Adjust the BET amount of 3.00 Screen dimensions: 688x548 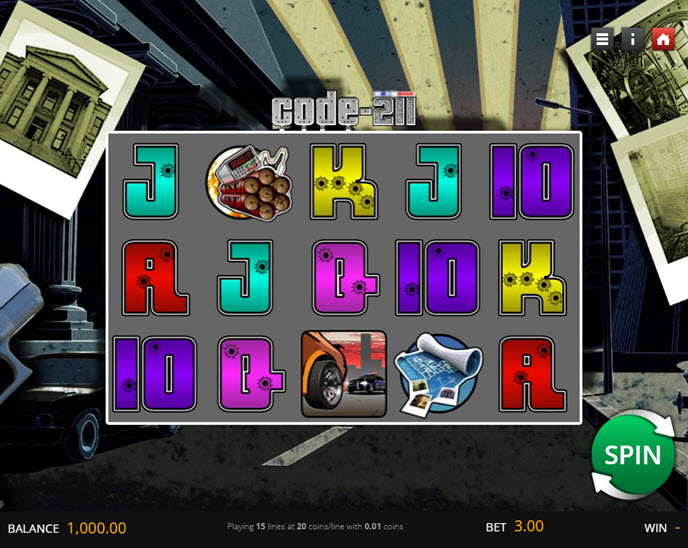pyautogui.click(x=529, y=527)
